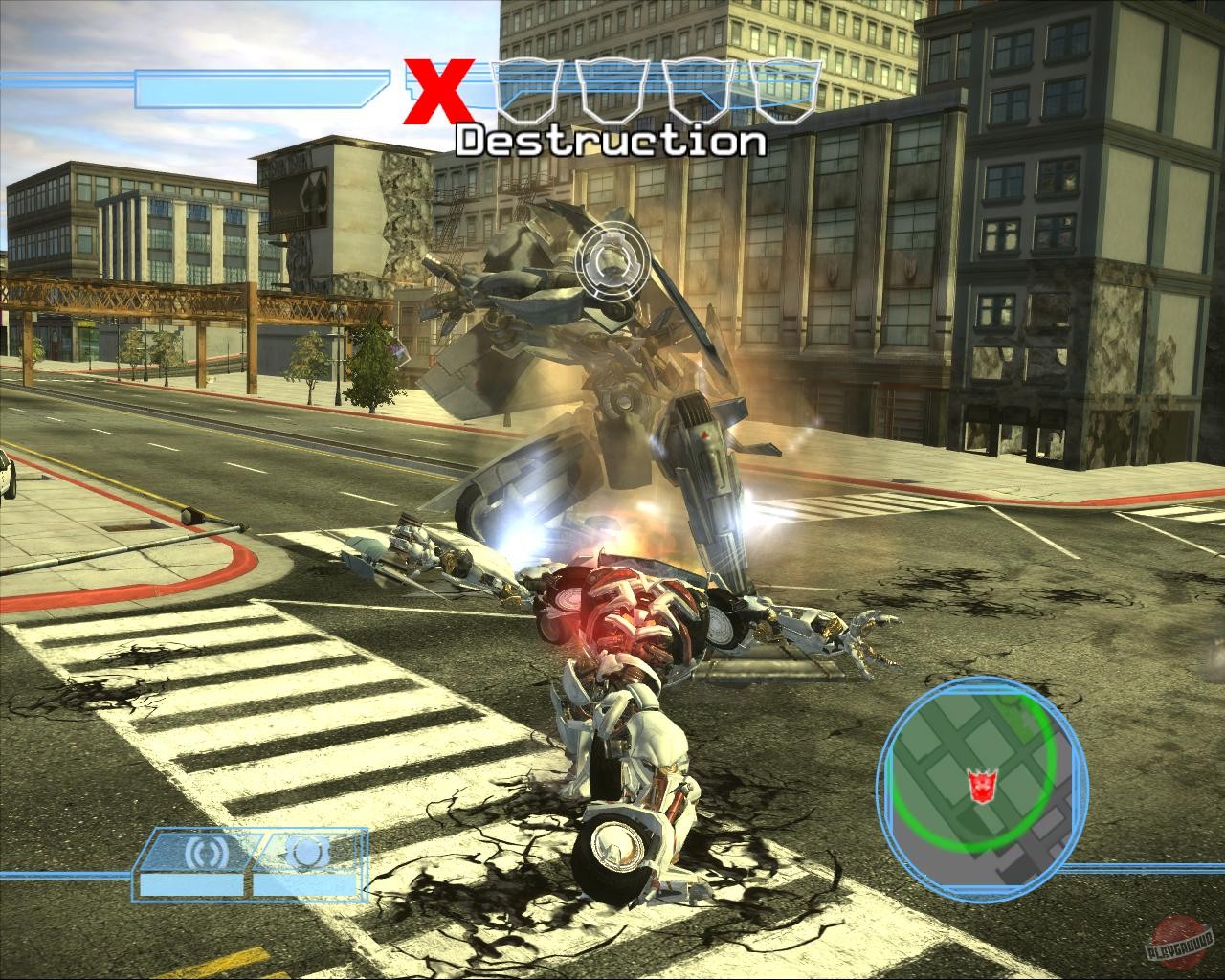
Task: Select the first Autobot shield icon
Action: click(x=529, y=91)
